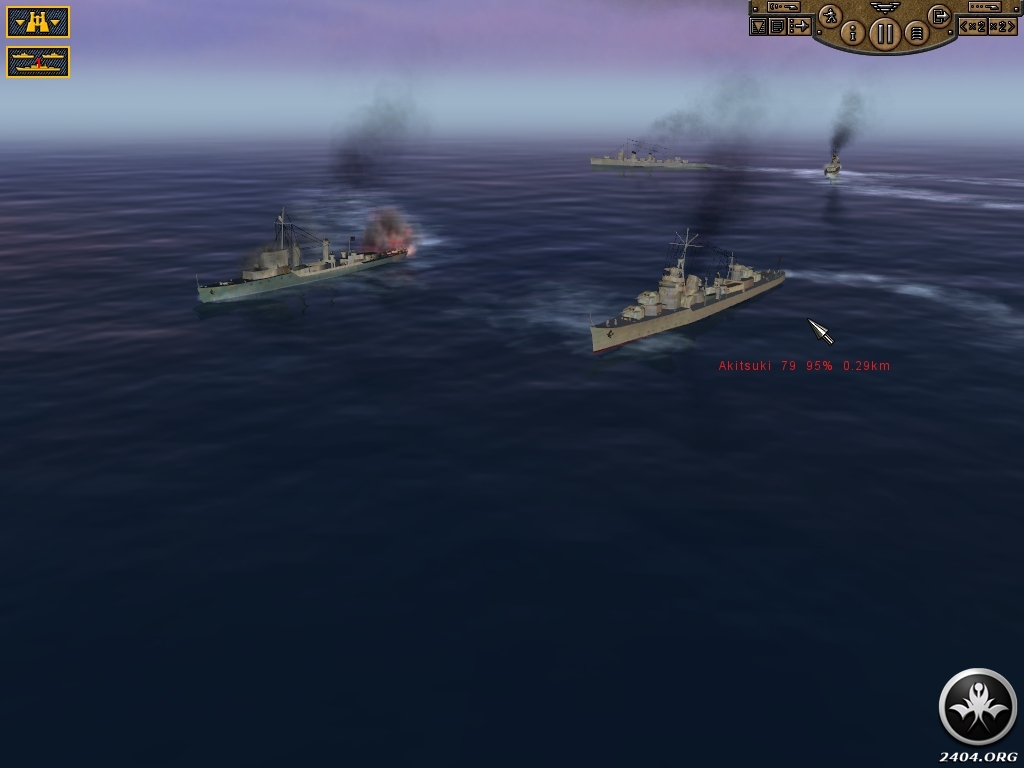
Task: Open the info button marked with an i
Action: (x=853, y=33)
